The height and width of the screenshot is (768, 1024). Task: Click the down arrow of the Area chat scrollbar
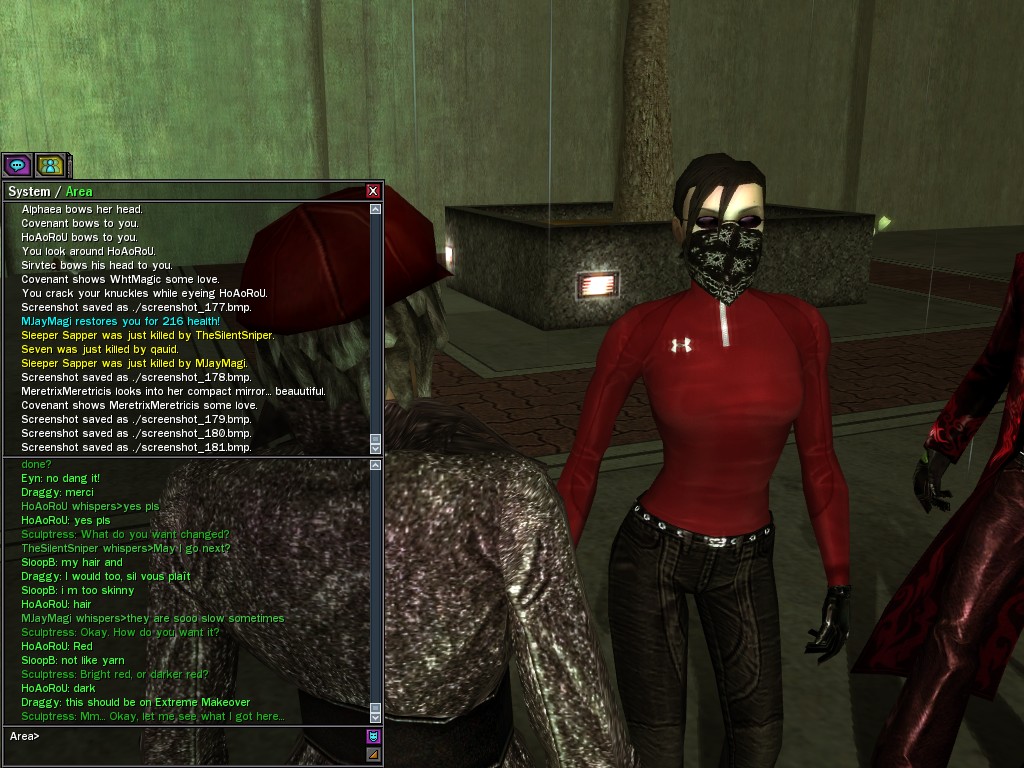coord(376,717)
